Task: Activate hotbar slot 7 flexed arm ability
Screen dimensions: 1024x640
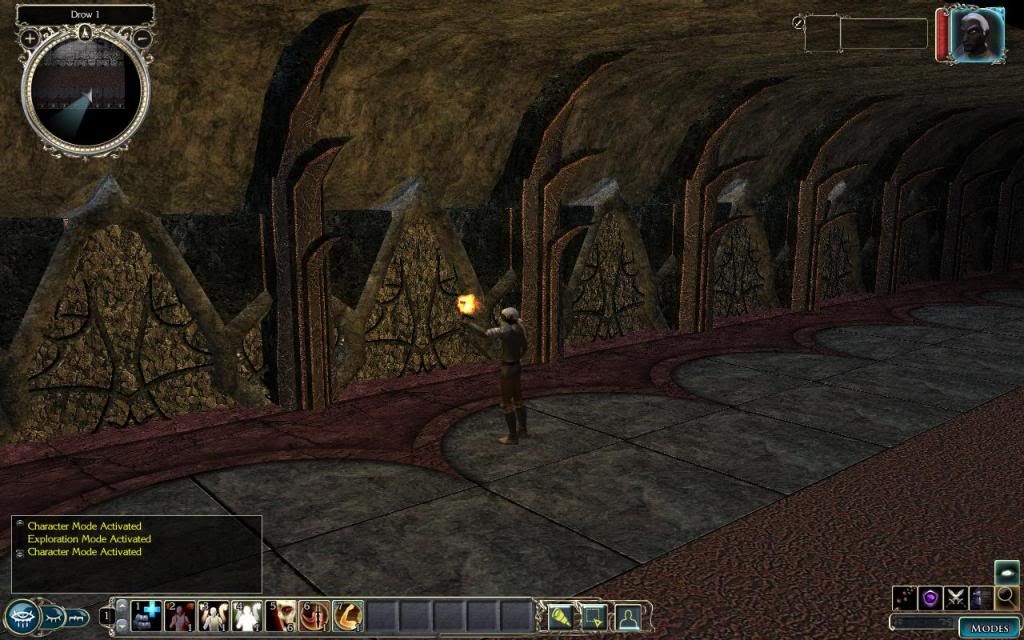Action: 349,615
